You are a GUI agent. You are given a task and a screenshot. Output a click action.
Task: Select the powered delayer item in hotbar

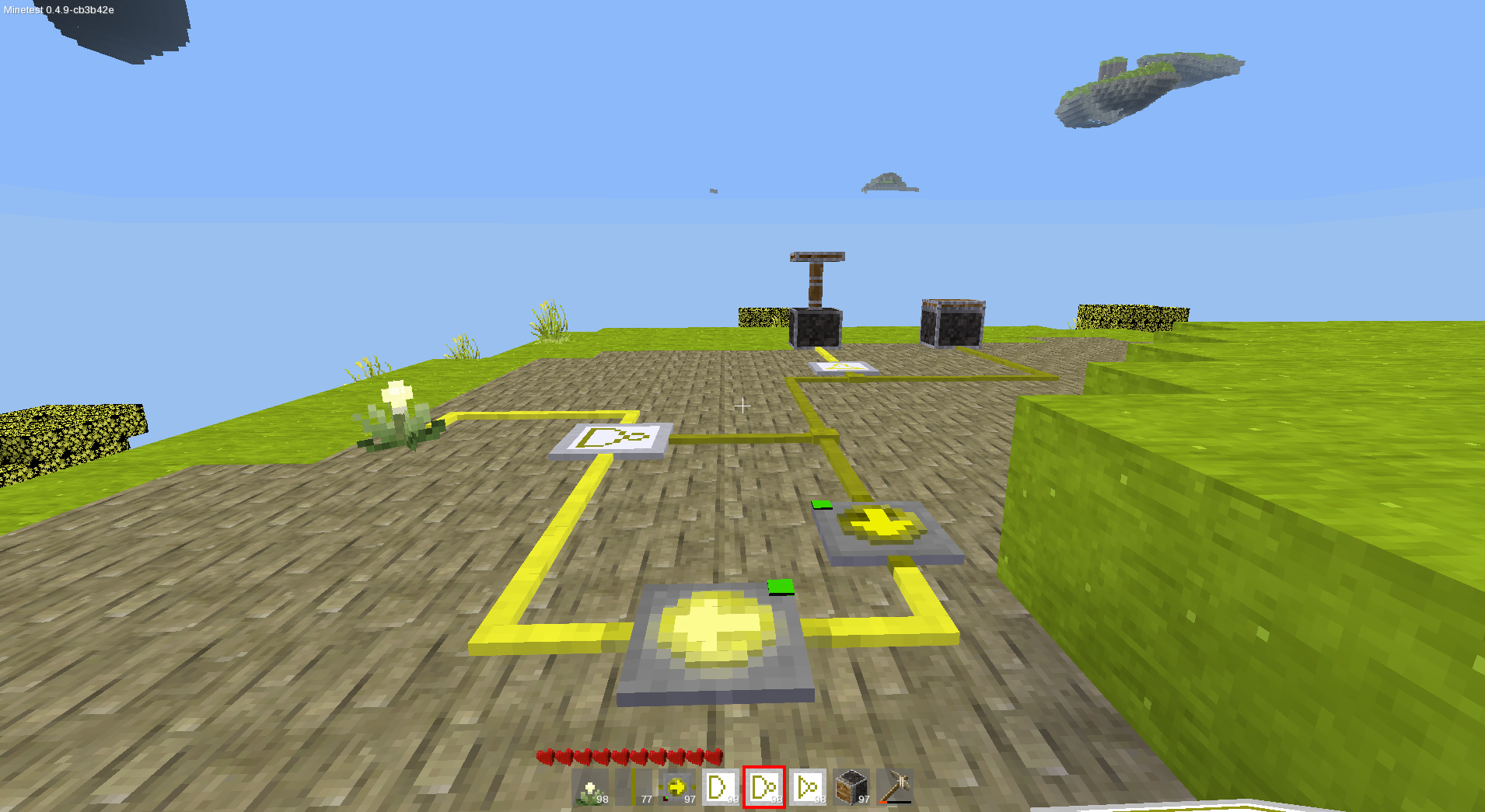pyautogui.click(x=808, y=786)
